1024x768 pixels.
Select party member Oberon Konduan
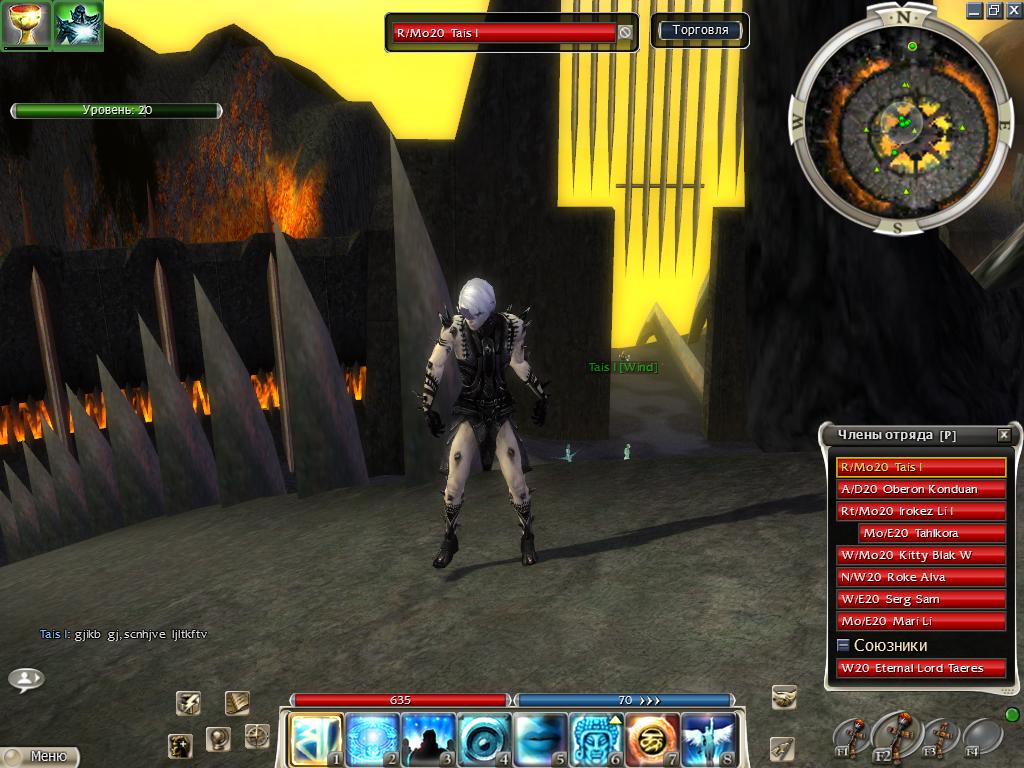pyautogui.click(x=920, y=489)
